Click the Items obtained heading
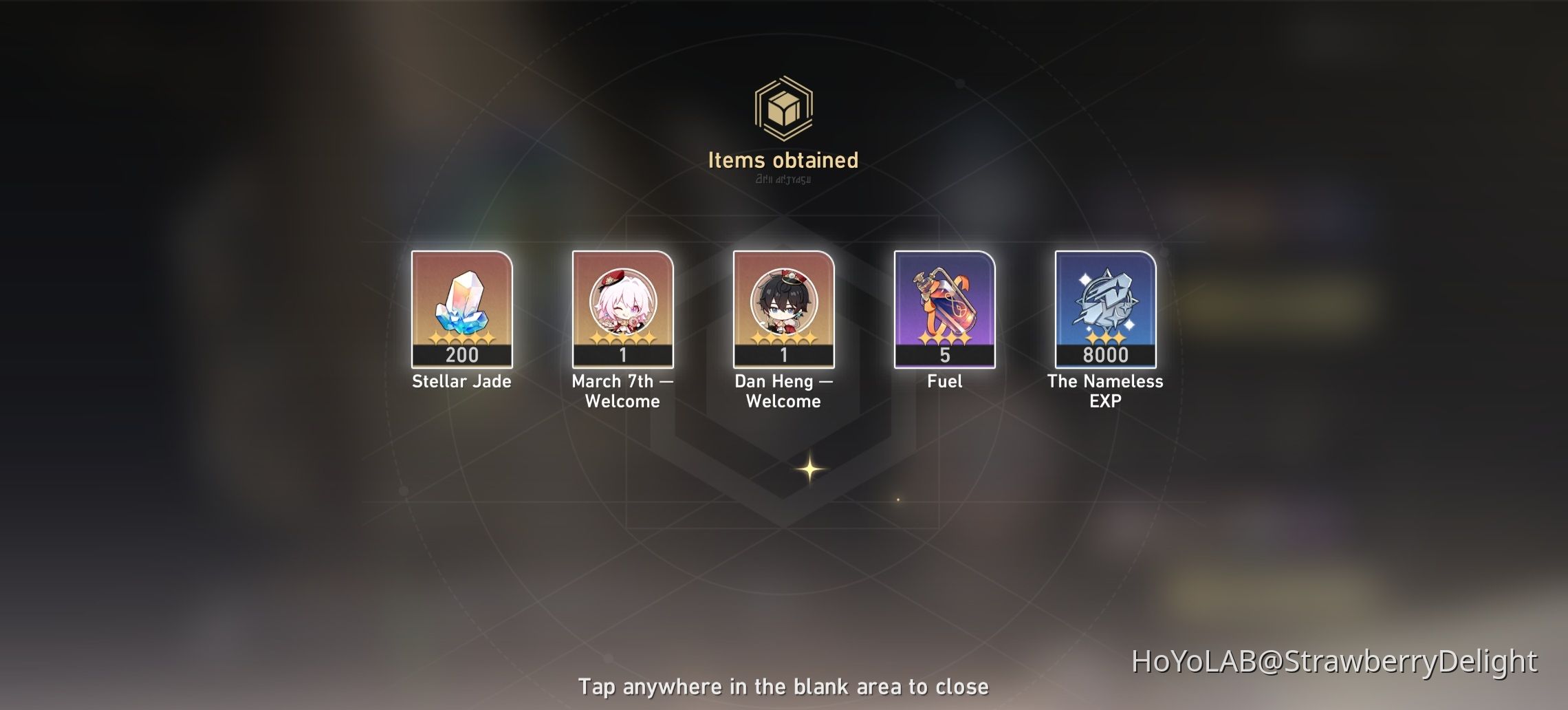This screenshot has height=710, width=1568. pyautogui.click(x=784, y=160)
